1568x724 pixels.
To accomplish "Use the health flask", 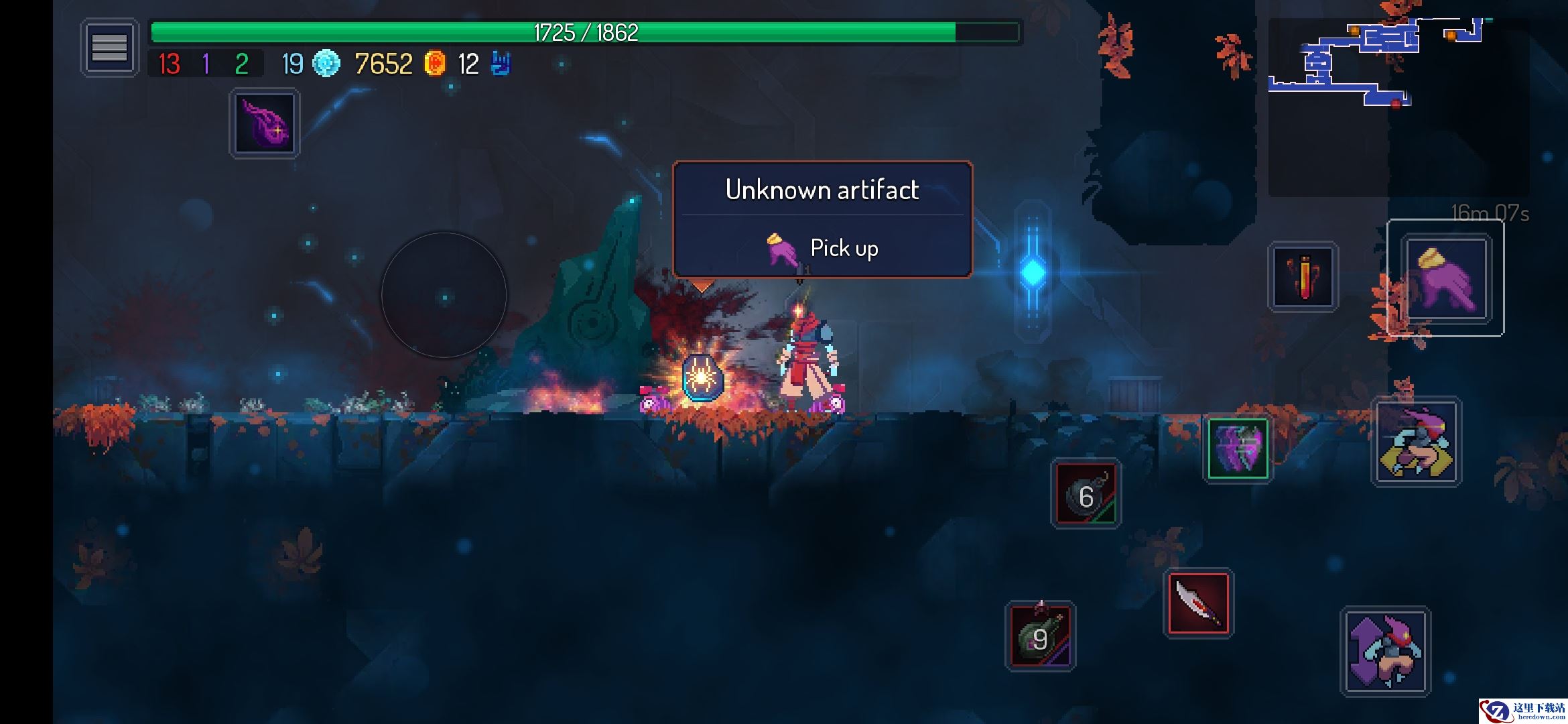I will [x=1303, y=276].
